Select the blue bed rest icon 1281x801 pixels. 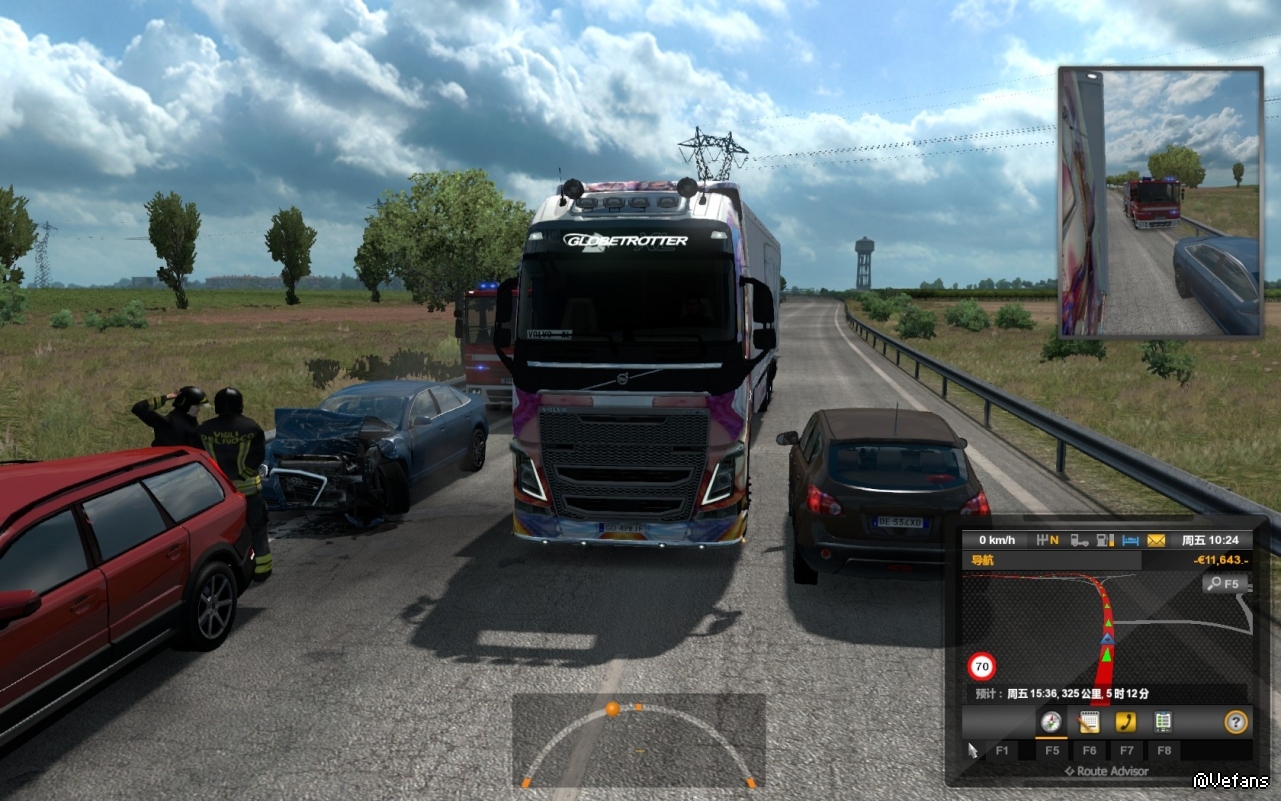pyautogui.click(x=1130, y=540)
